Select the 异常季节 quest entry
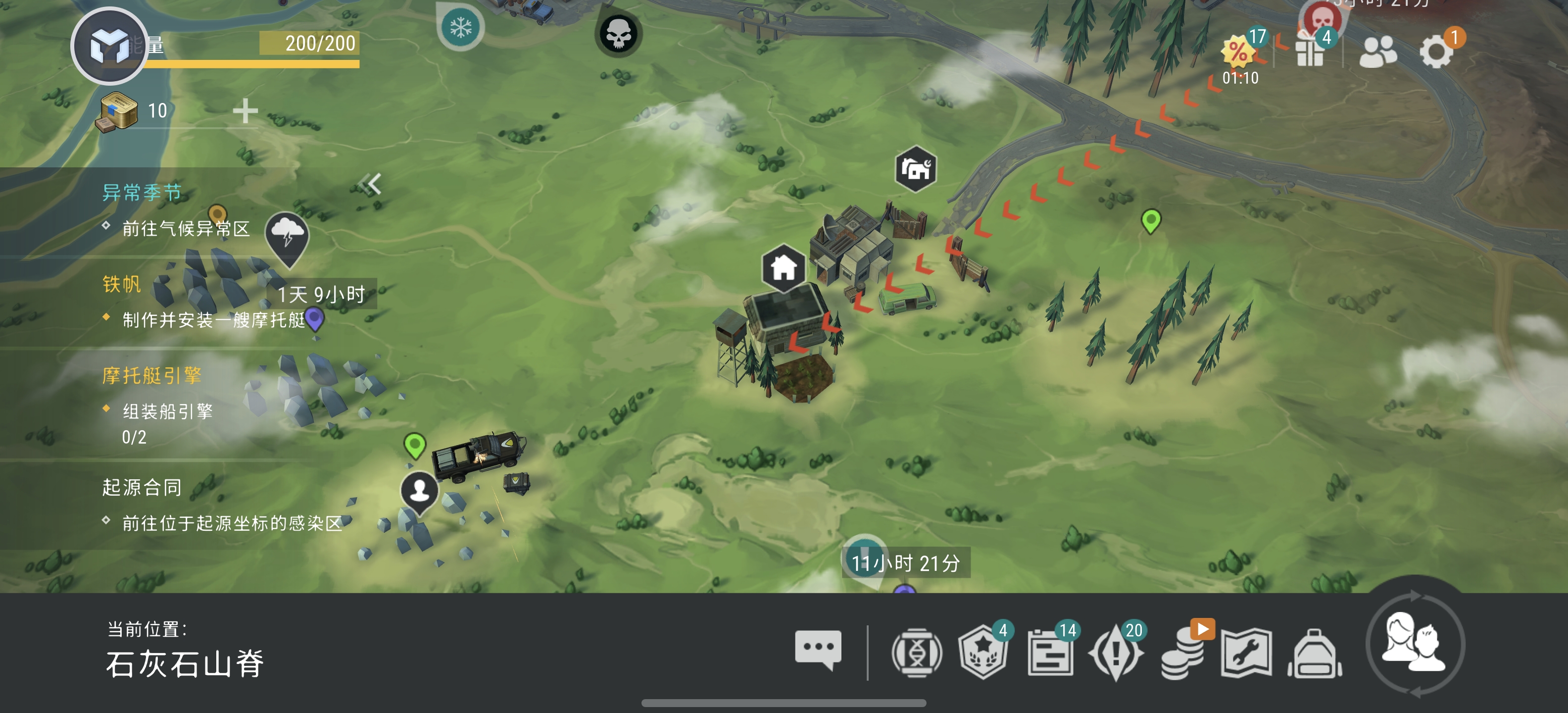 [x=142, y=193]
